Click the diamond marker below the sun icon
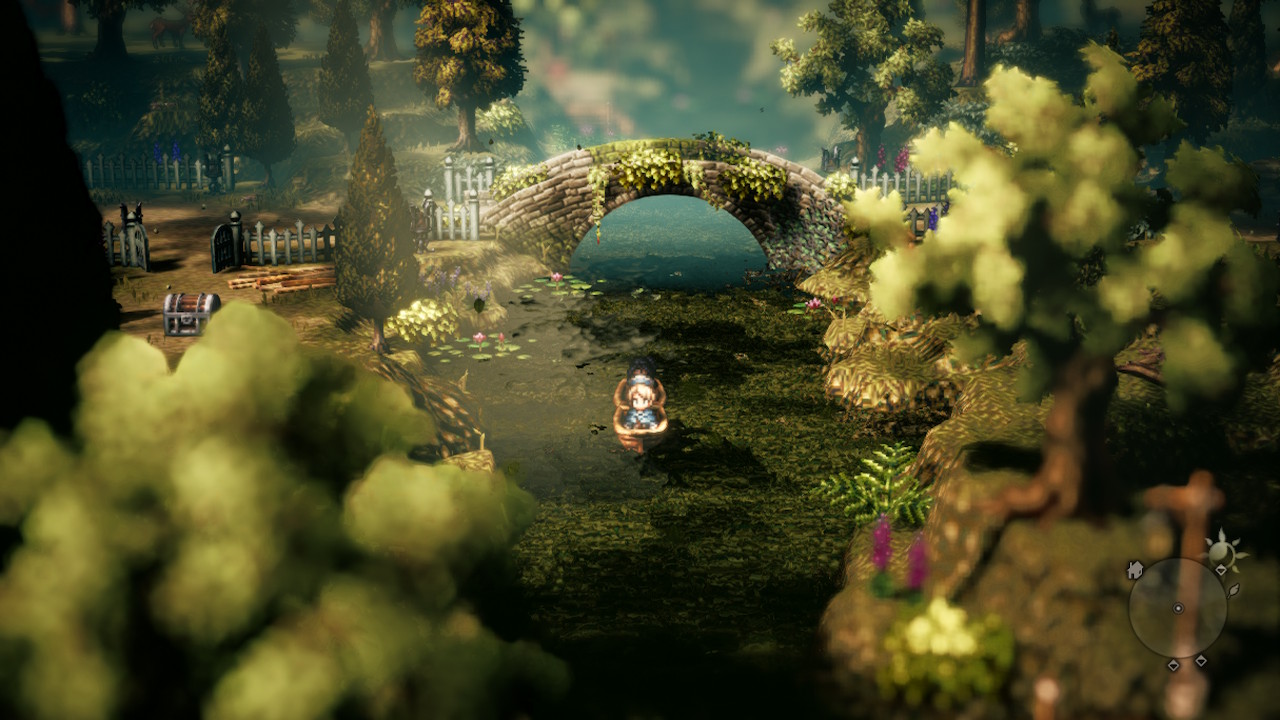 tap(1221, 570)
